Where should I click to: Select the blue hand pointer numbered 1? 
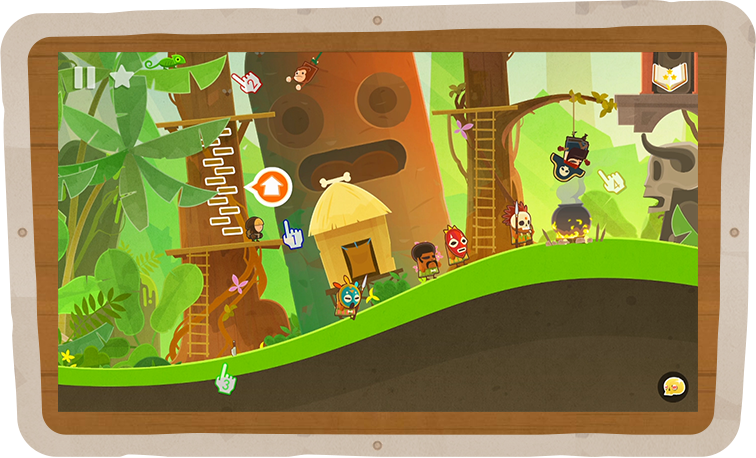coord(292,235)
